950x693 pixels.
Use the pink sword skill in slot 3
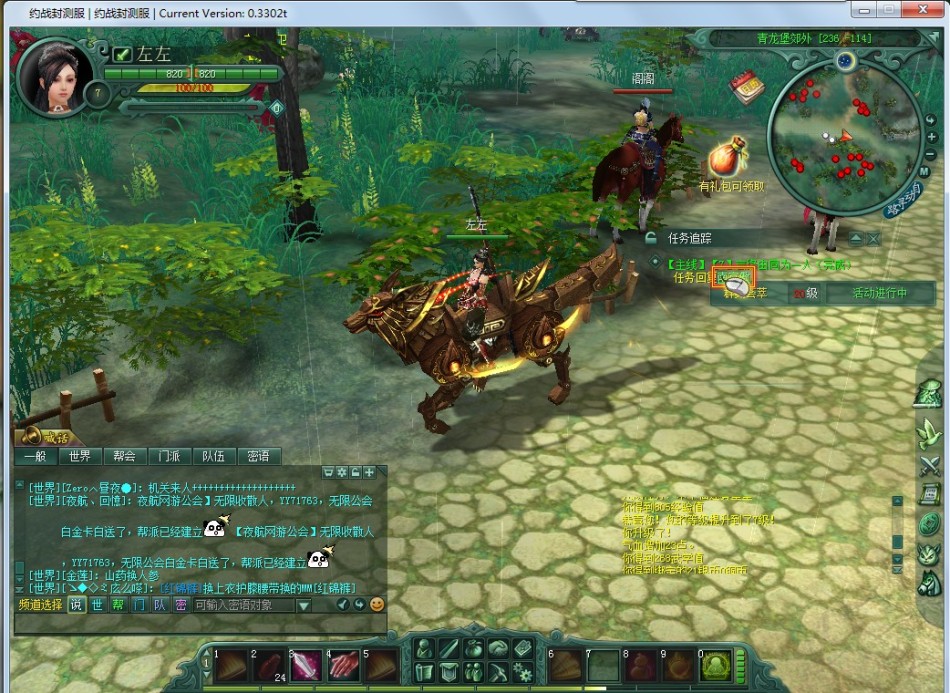(307, 664)
